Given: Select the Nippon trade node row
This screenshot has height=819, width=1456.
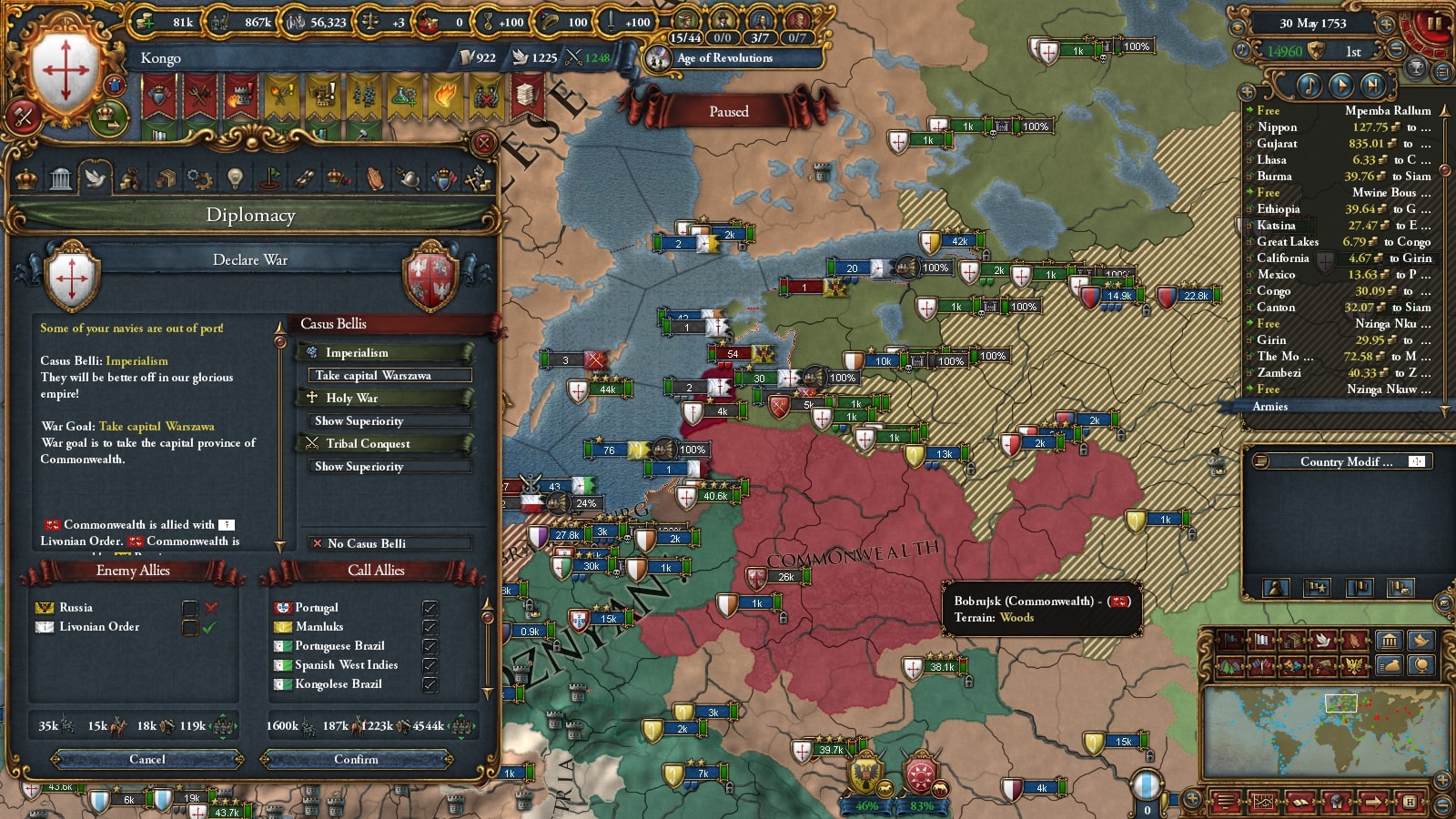Looking at the screenshot, I should 1340,127.
